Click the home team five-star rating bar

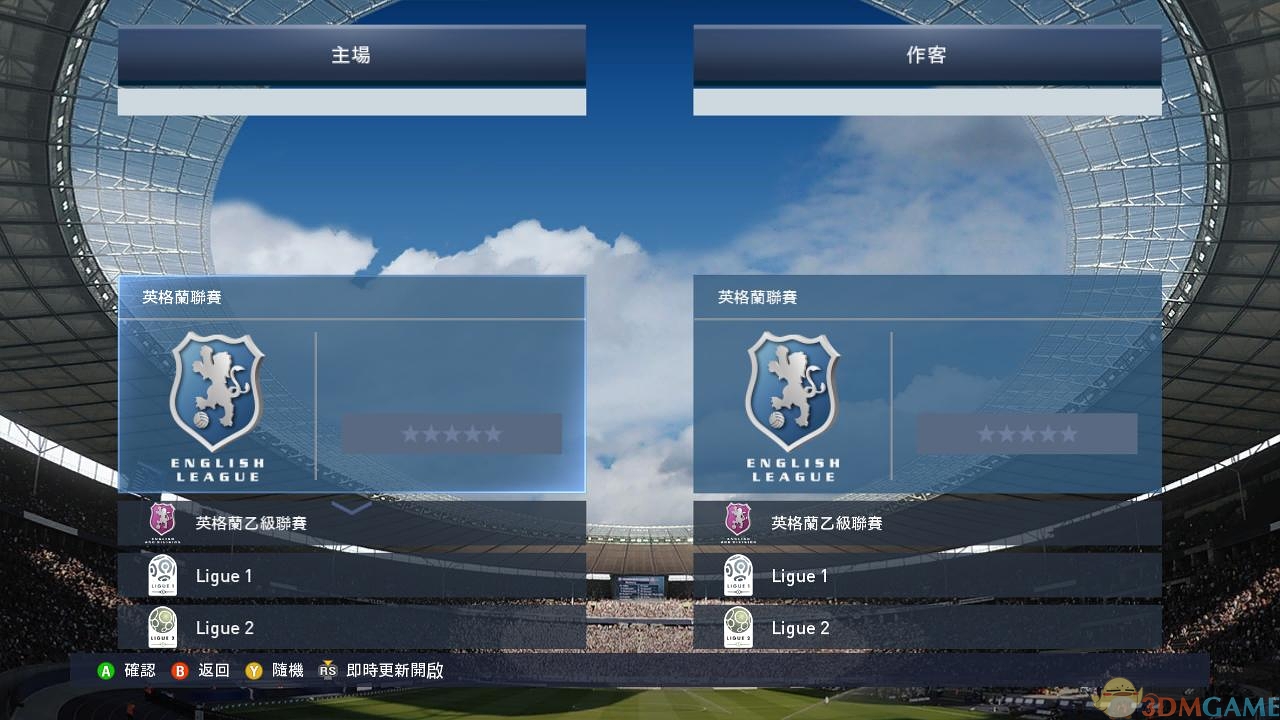(450, 433)
